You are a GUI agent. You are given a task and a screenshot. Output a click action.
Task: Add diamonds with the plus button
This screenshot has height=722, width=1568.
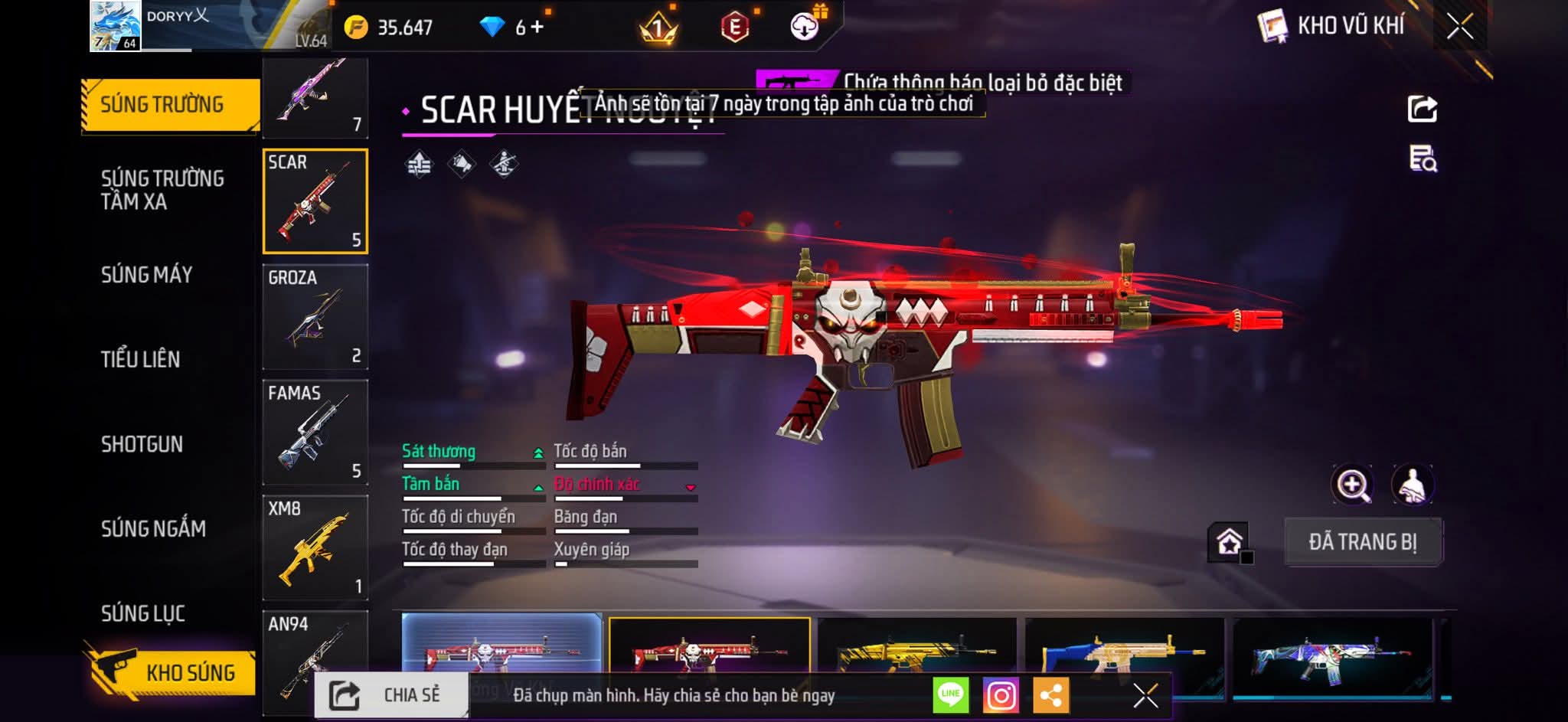coord(537,28)
